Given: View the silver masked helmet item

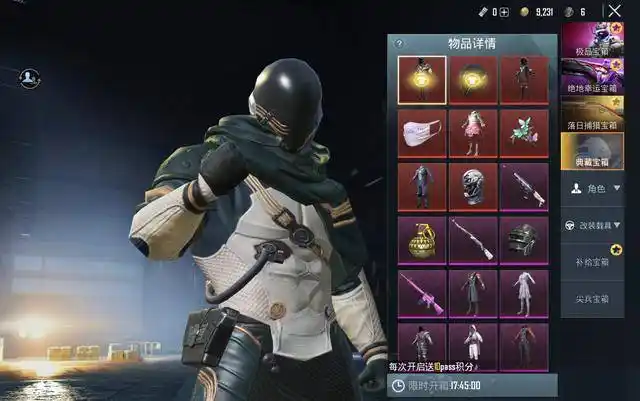Looking at the screenshot, I should point(473,187).
